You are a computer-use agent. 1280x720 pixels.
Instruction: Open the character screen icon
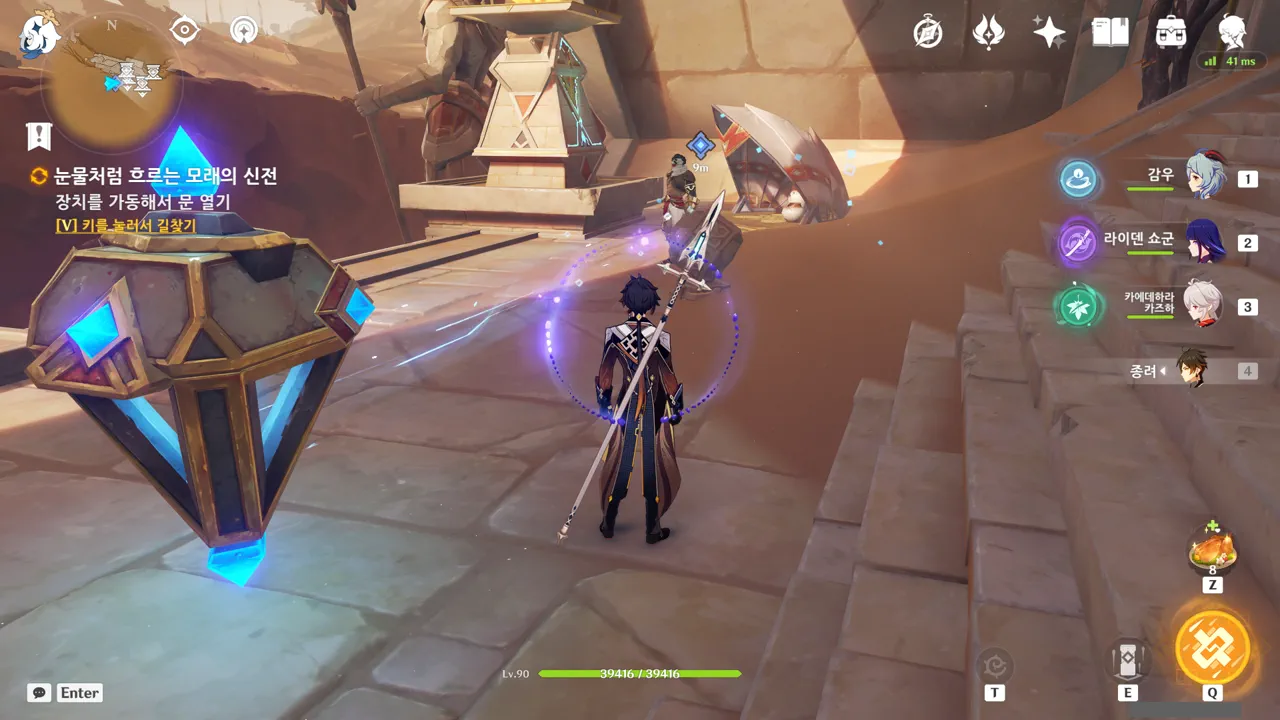(1232, 32)
